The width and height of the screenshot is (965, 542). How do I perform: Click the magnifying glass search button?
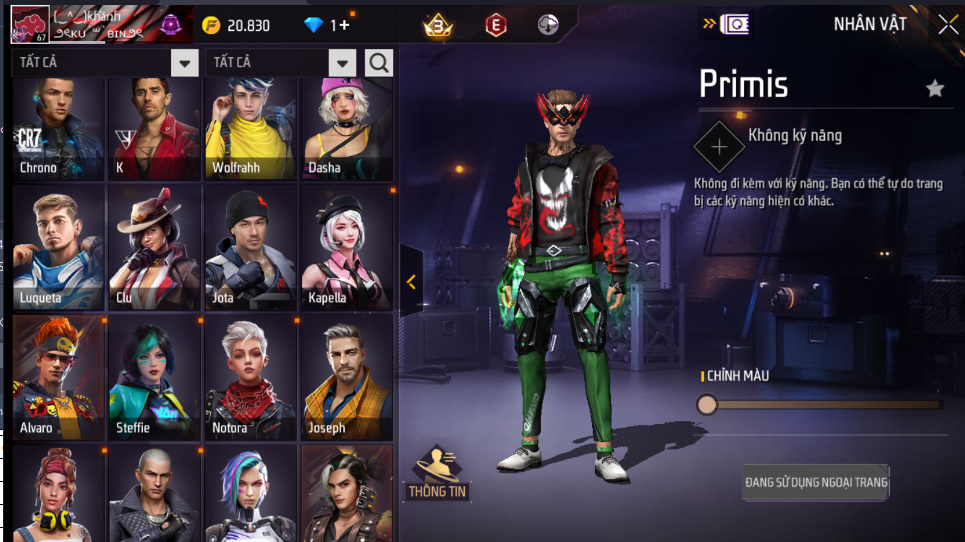click(x=379, y=63)
